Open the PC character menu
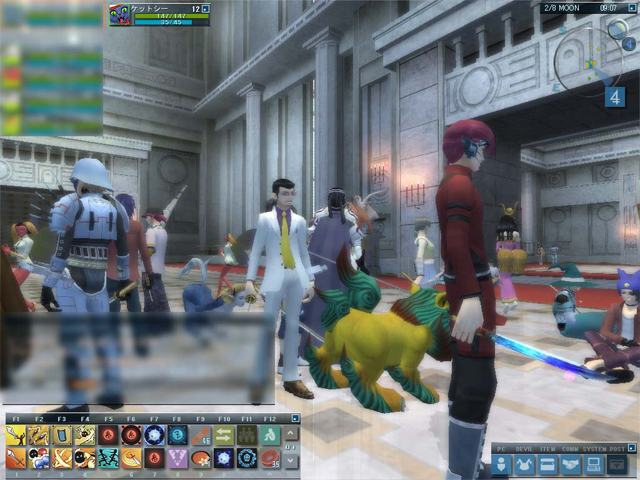The width and height of the screenshot is (640, 480). (502, 465)
